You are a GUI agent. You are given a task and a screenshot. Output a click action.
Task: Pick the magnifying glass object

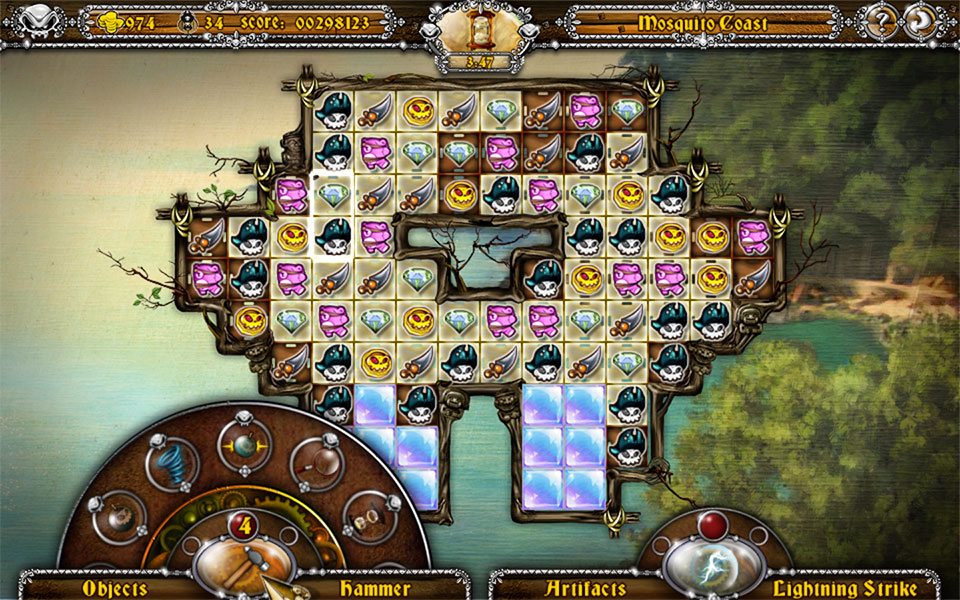pos(317,464)
